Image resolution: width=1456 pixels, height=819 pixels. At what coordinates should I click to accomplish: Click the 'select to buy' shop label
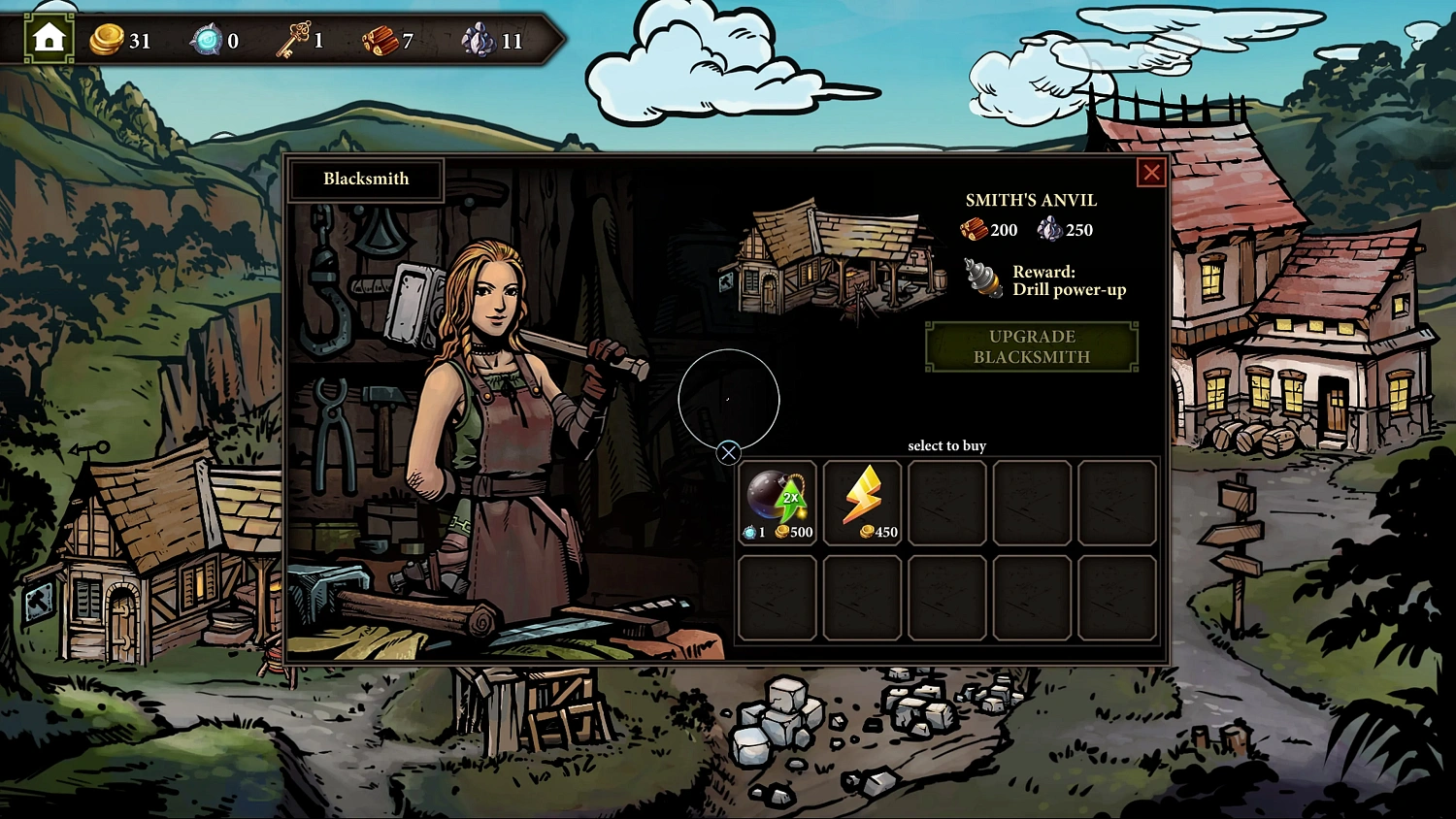coord(946,445)
